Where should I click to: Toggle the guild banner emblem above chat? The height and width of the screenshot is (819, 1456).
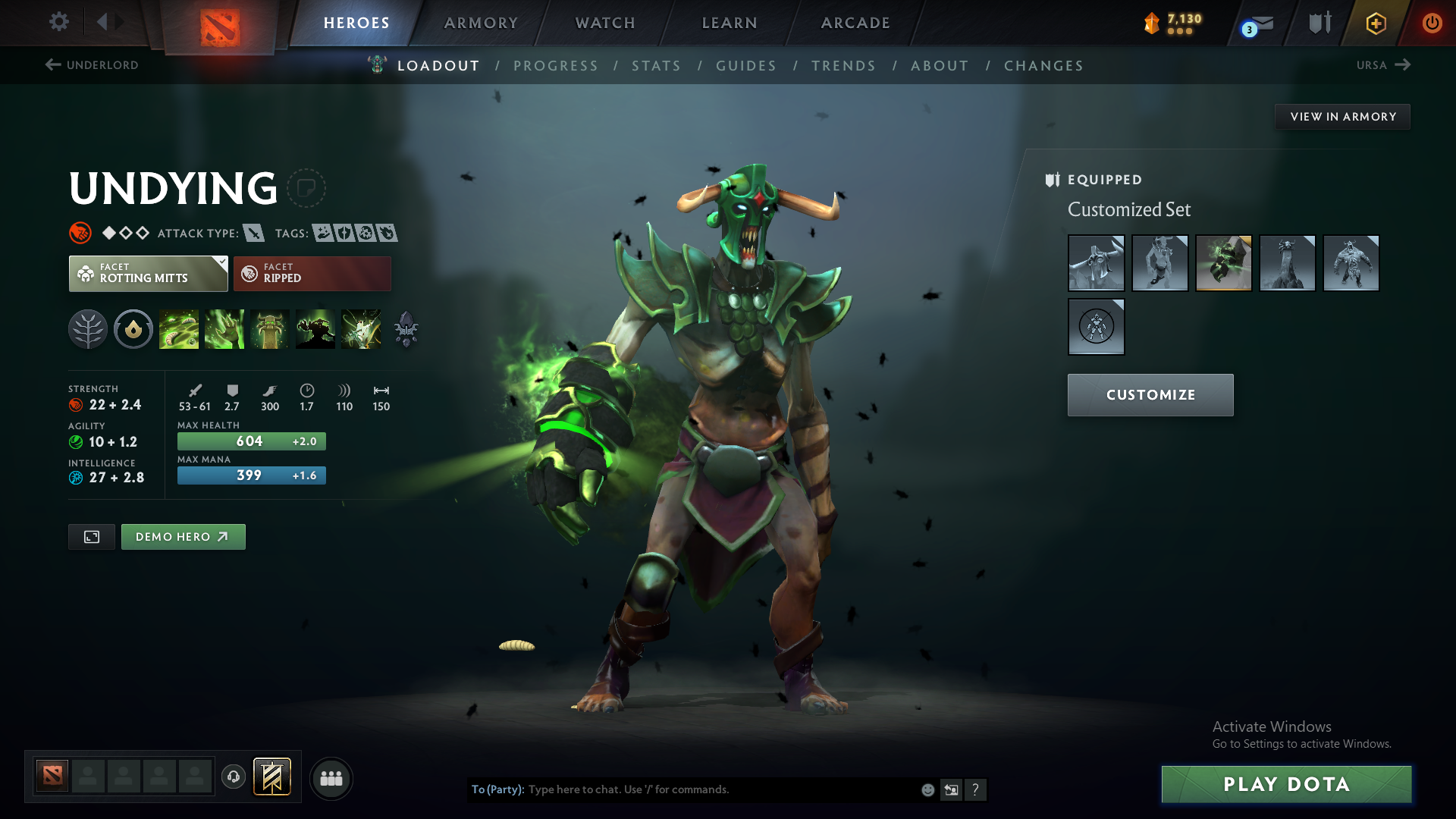click(x=274, y=777)
